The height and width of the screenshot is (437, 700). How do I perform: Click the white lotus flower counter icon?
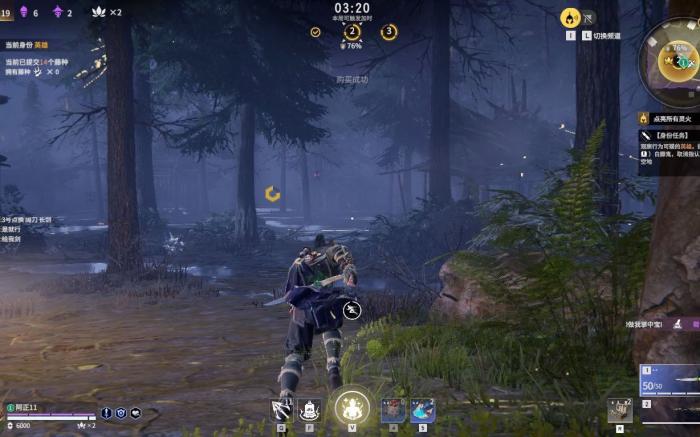[99, 12]
